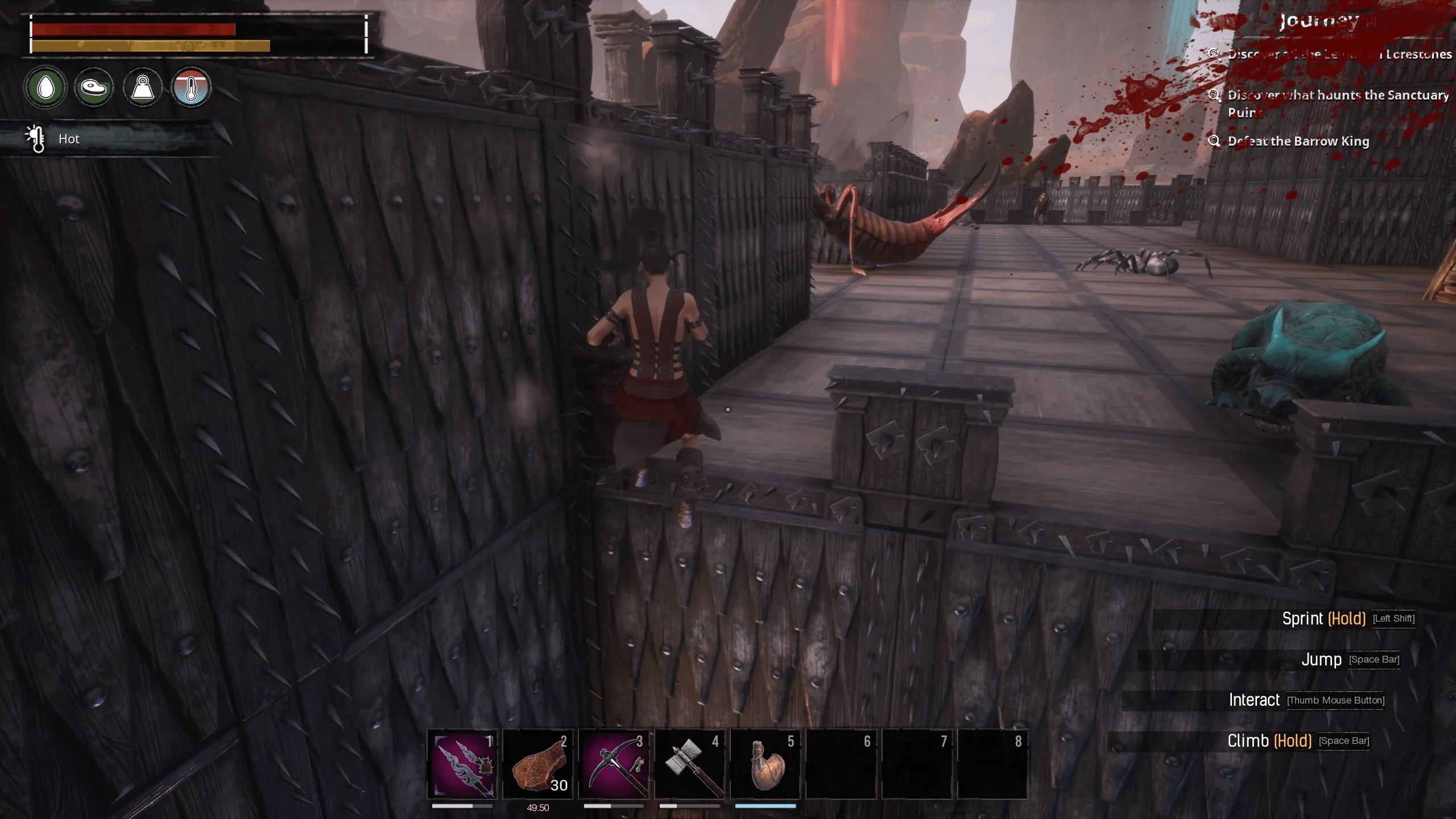Equip the pickaxe in hotbar slot 3
The width and height of the screenshot is (1456, 819).
point(614,764)
